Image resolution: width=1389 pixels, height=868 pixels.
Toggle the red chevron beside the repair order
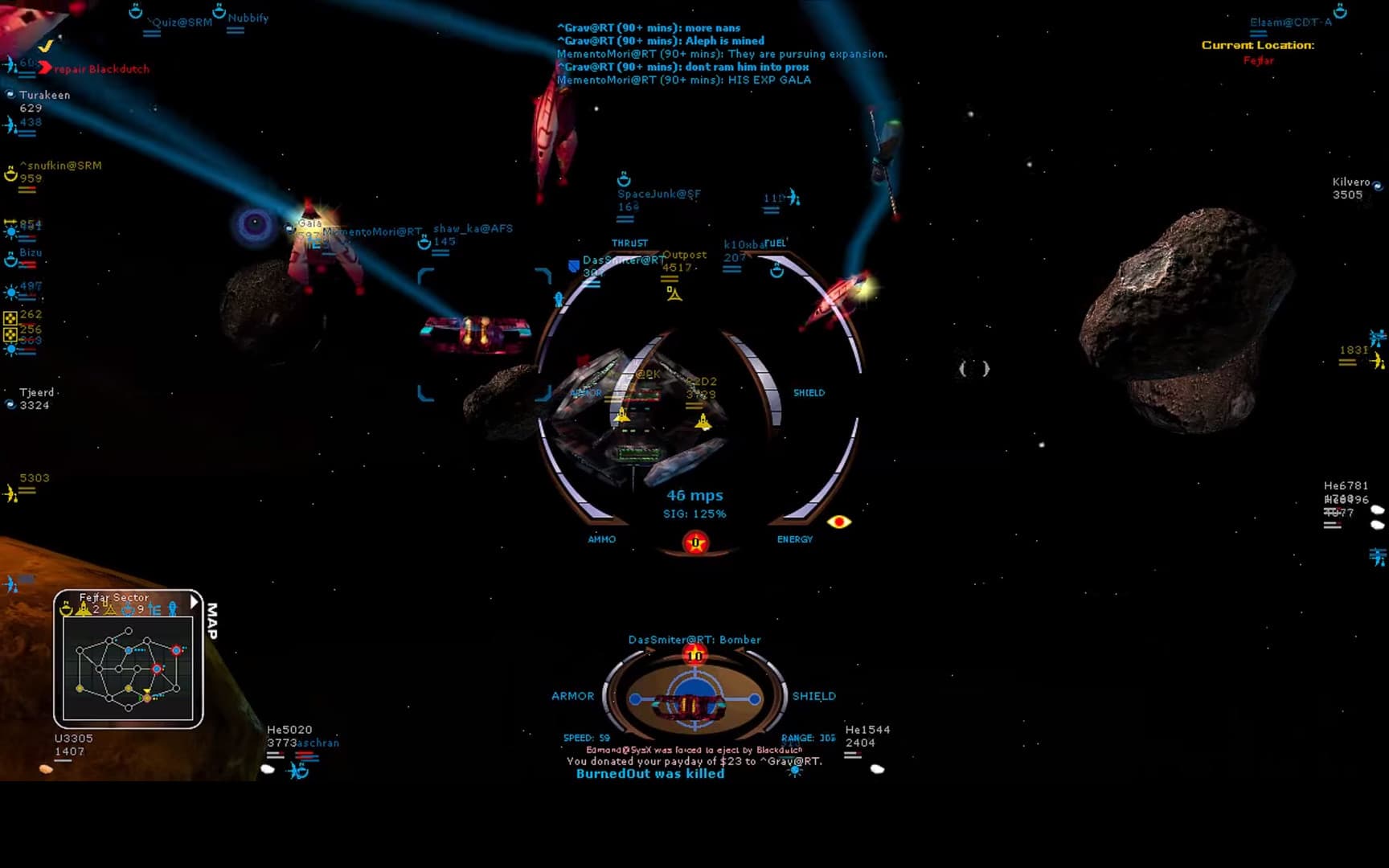point(45,68)
